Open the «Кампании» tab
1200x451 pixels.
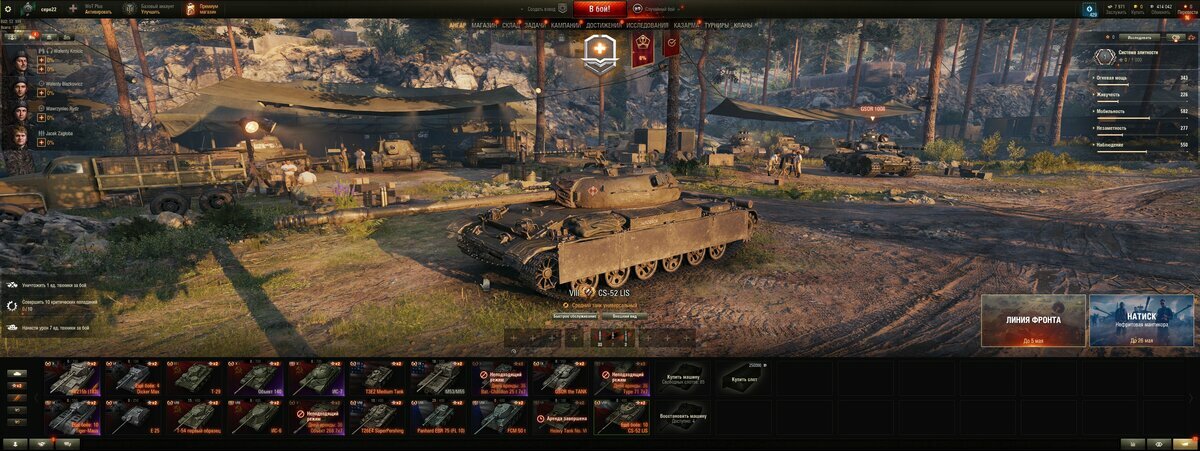click(566, 25)
